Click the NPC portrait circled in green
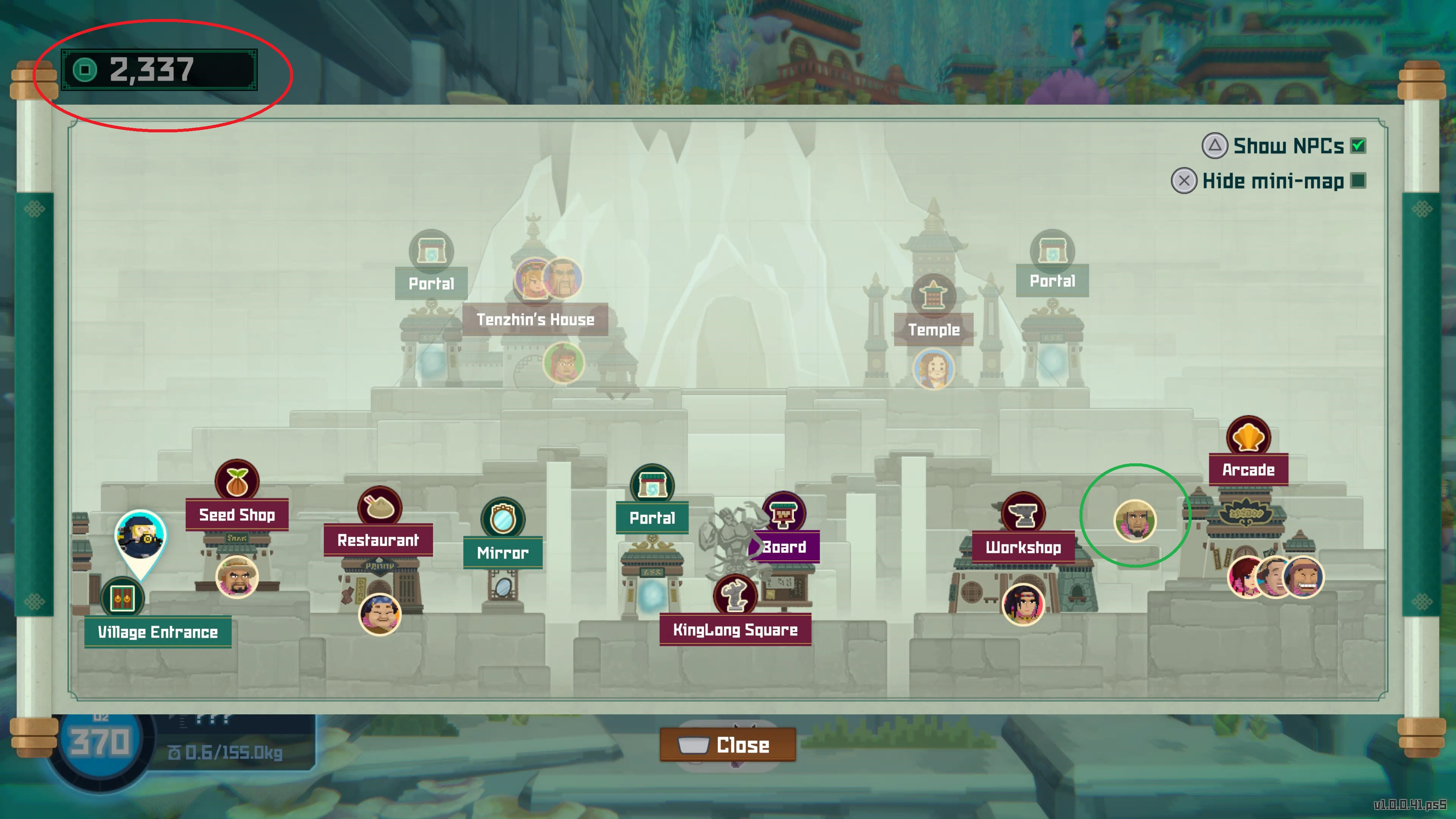This screenshot has height=819, width=1456. point(1134,521)
